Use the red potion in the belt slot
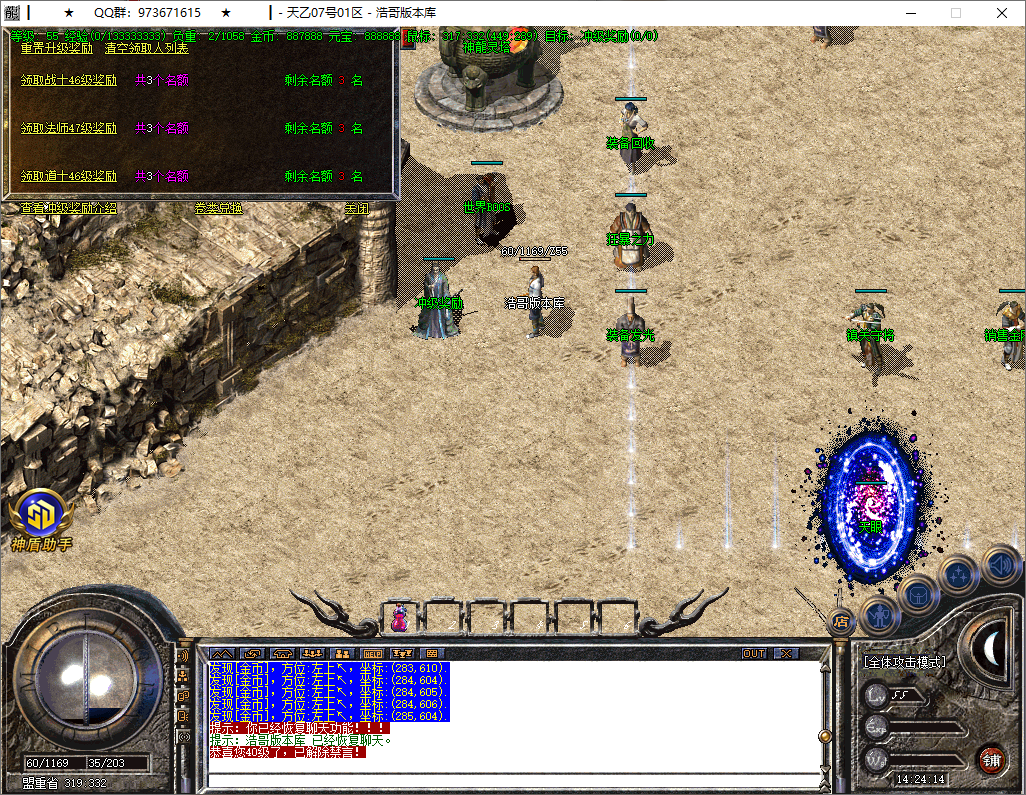The image size is (1026, 795). point(399,618)
